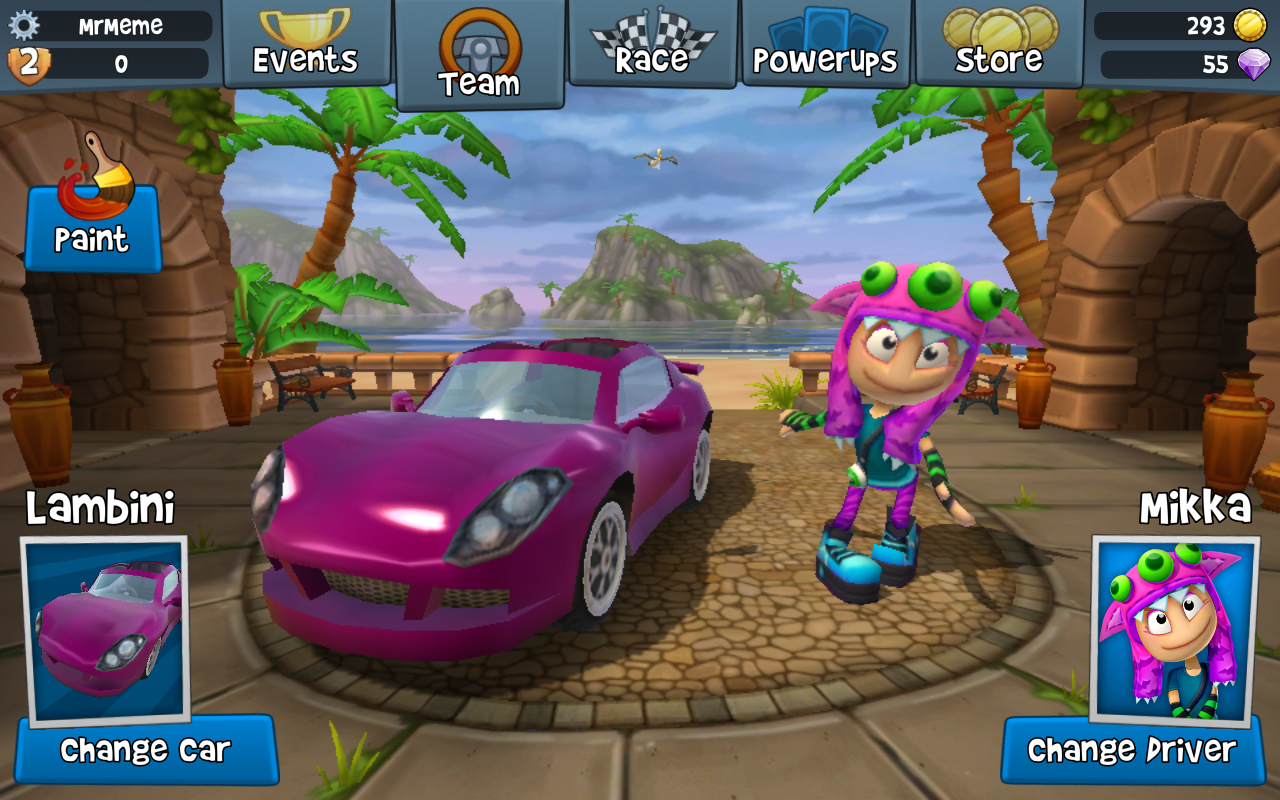Image resolution: width=1280 pixels, height=800 pixels.
Task: Click the level 2 shield badge
Action: click(x=28, y=64)
